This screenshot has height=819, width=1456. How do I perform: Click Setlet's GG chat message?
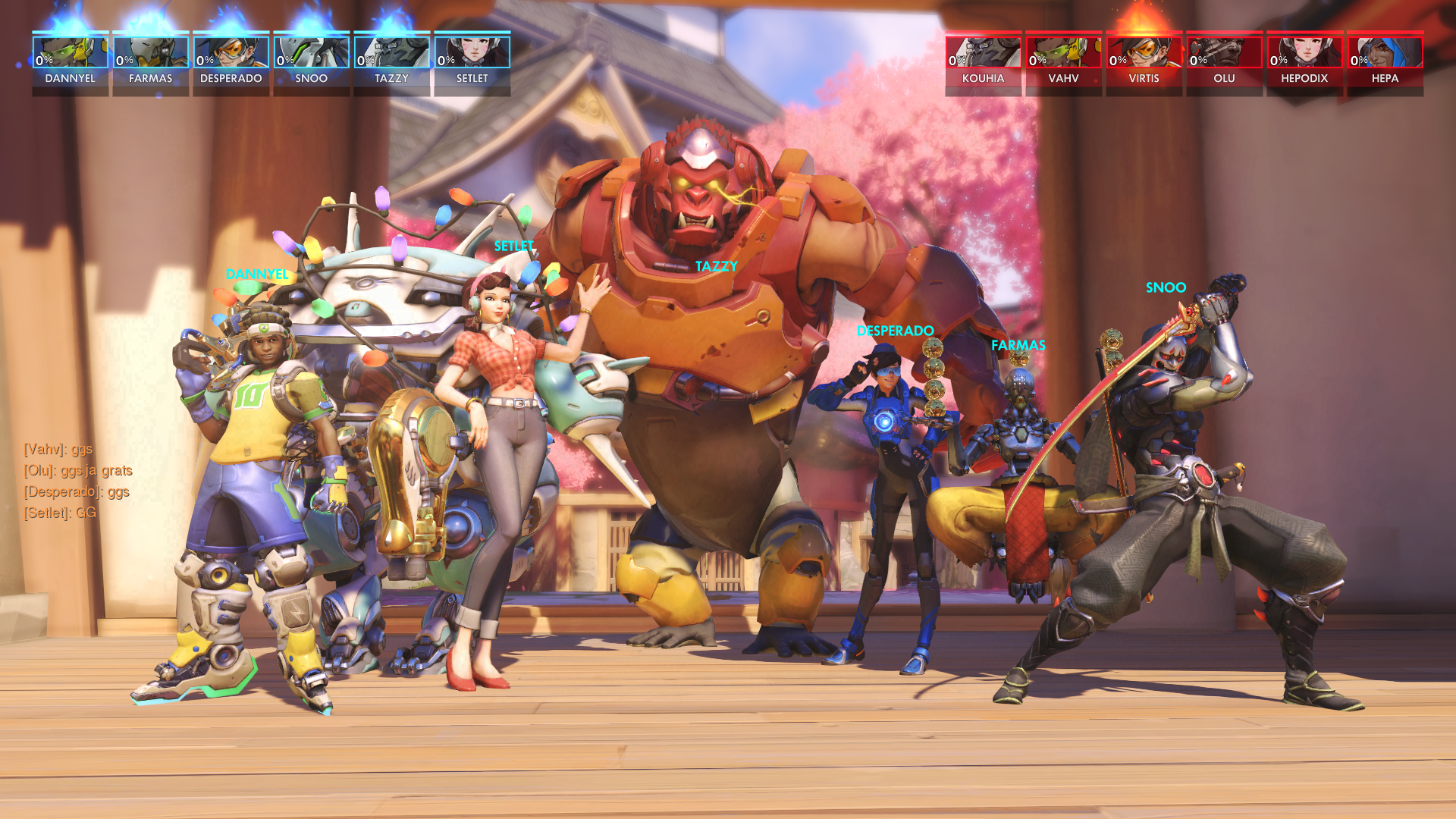[x=61, y=513]
